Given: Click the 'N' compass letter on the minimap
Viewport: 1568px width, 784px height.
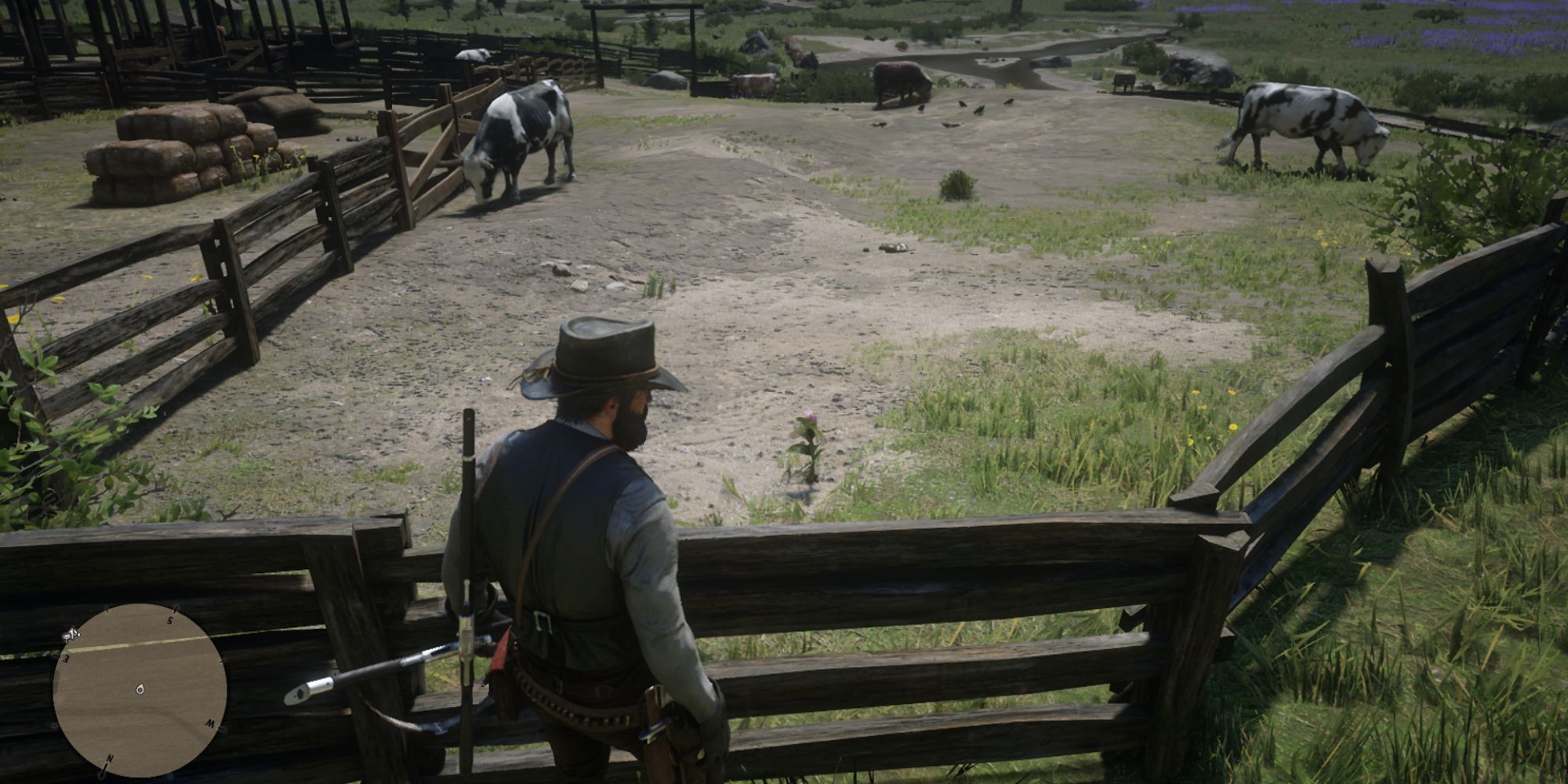Looking at the screenshot, I should click(110, 758).
